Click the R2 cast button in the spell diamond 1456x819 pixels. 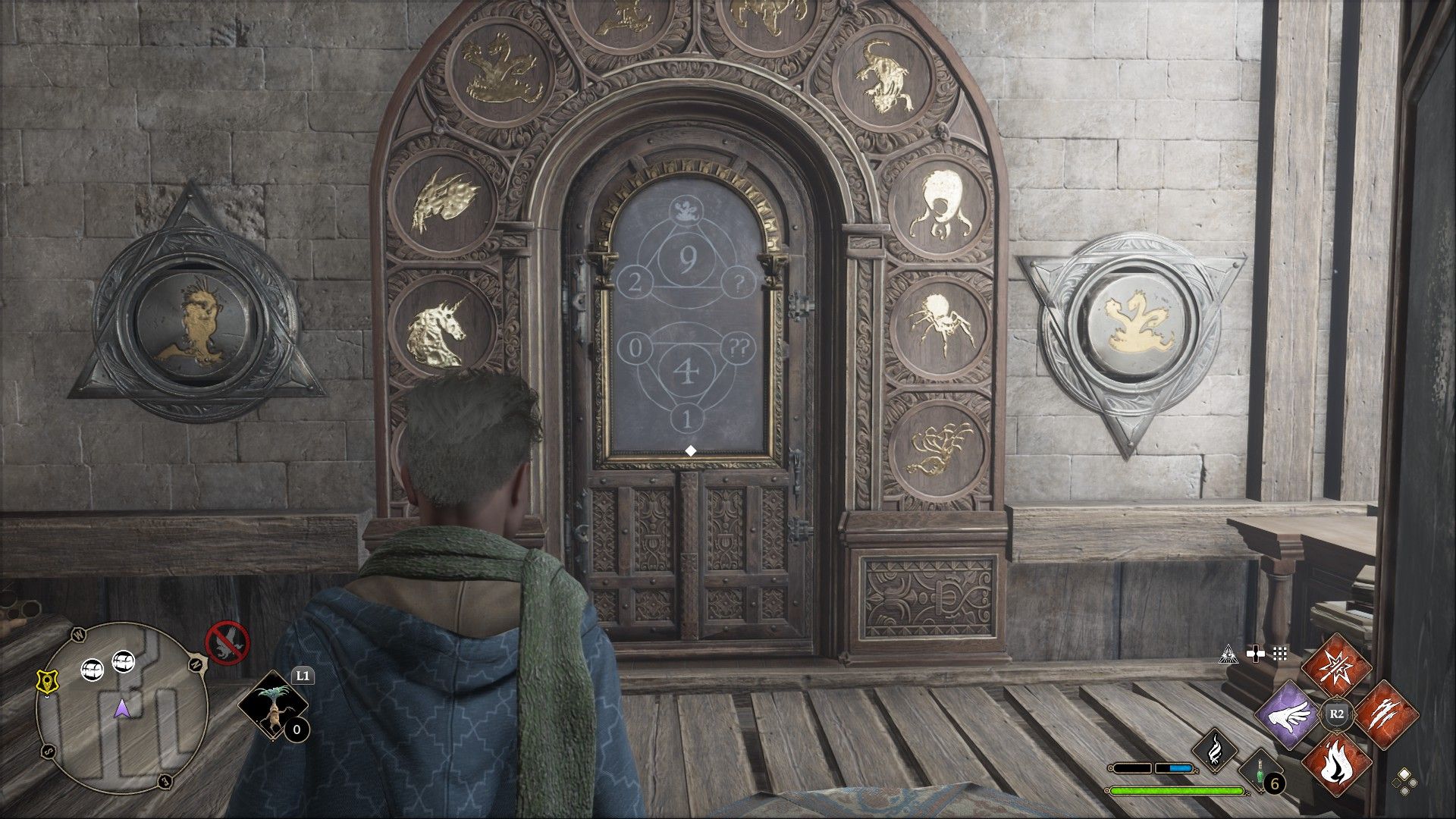click(1337, 714)
